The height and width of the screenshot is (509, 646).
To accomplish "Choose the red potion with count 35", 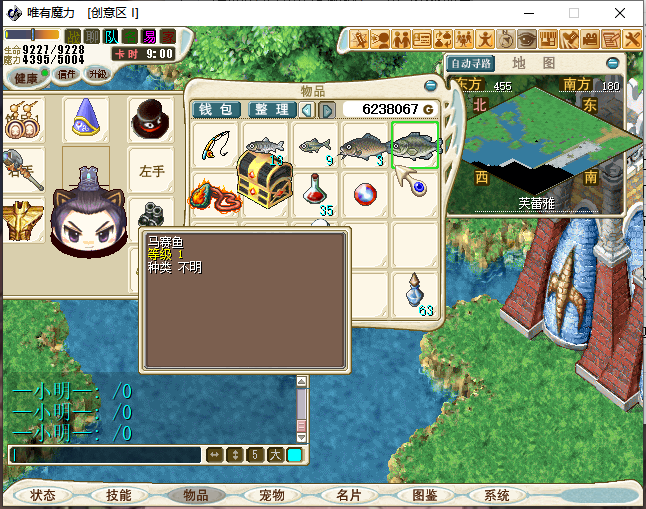I will (315, 191).
